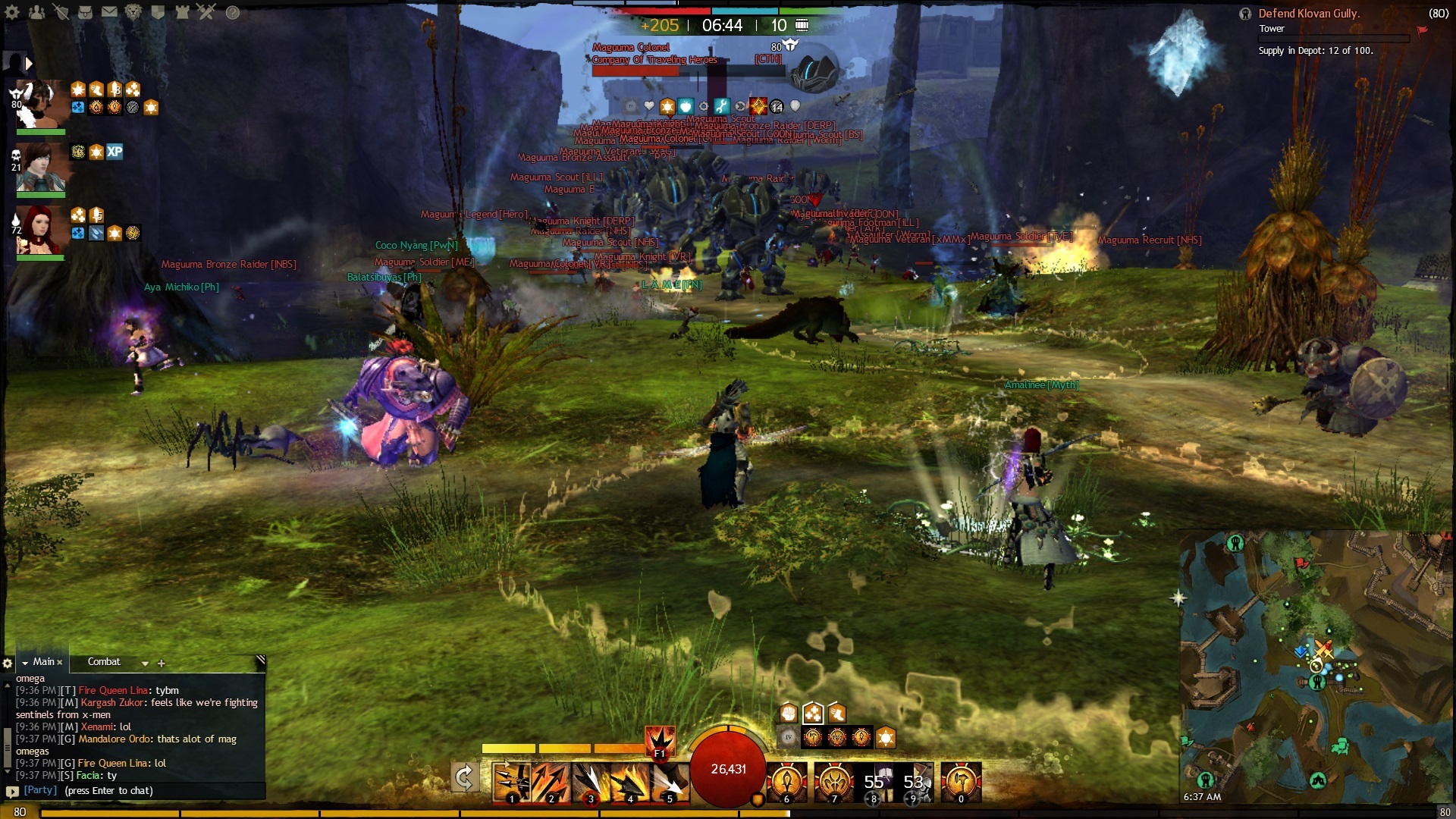Select the red-haired party member portrait
This screenshot has height=819, width=1456.
pyautogui.click(x=40, y=229)
